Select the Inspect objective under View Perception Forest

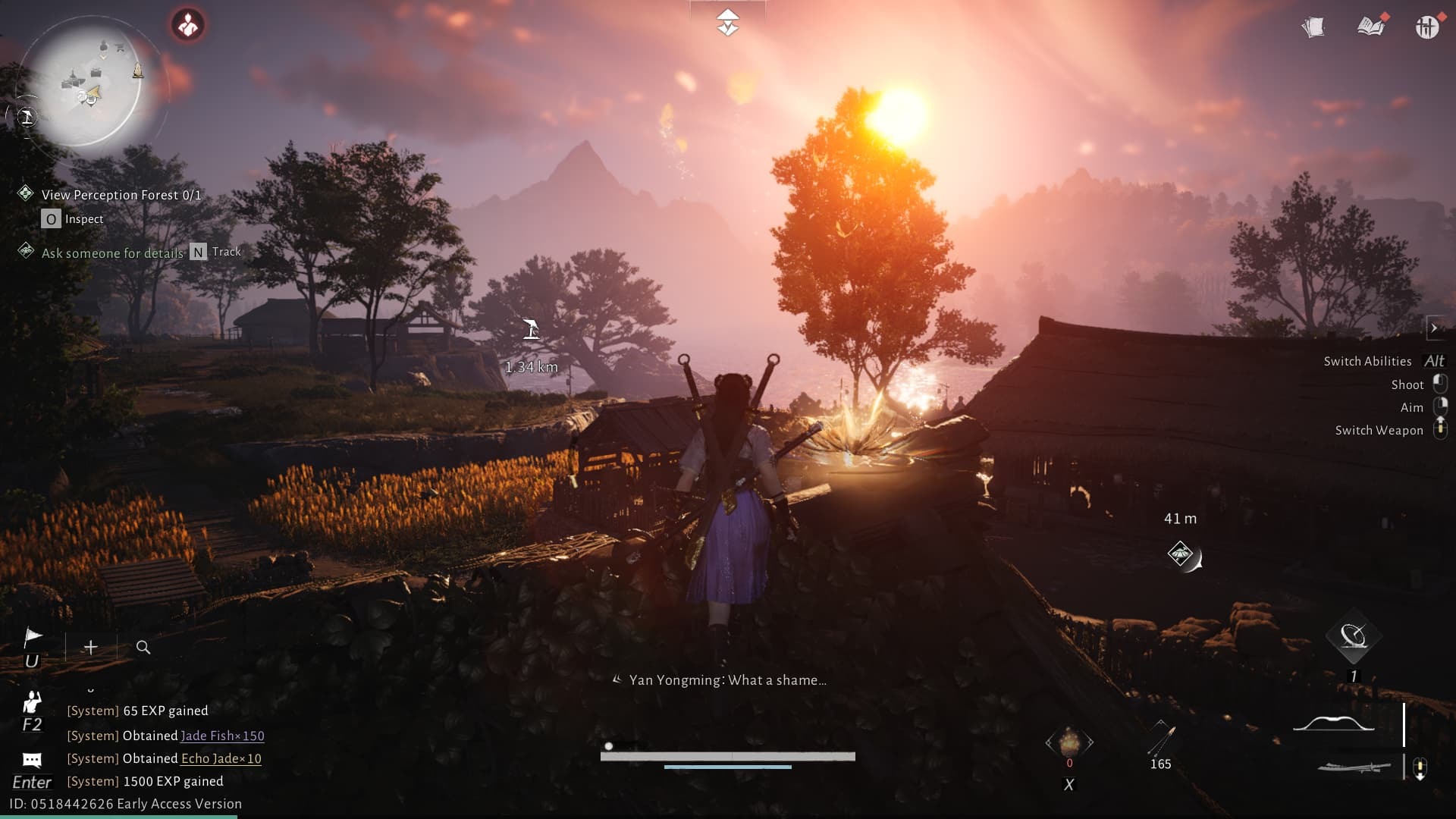81,218
